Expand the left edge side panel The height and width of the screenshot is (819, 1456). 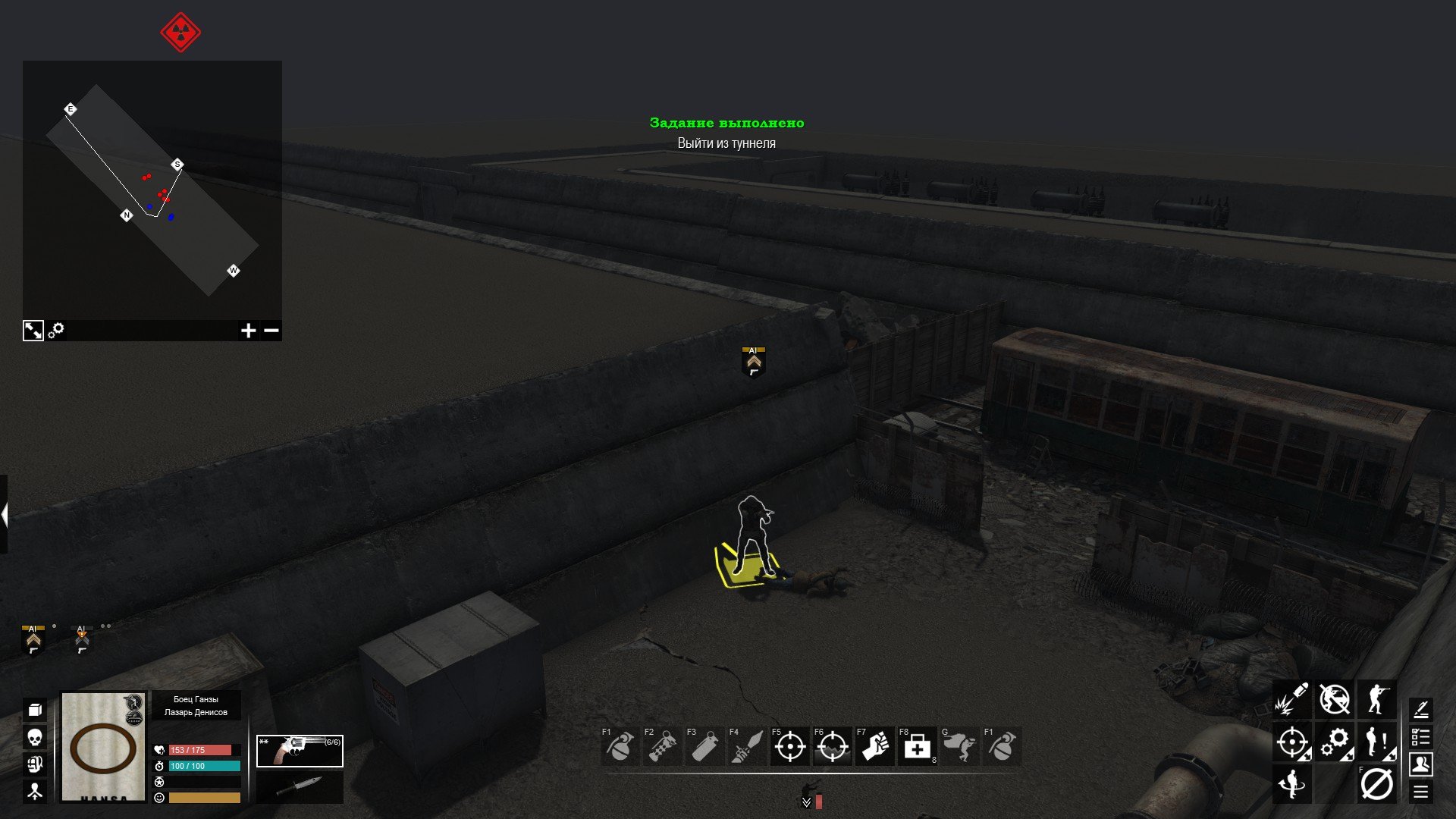4,515
